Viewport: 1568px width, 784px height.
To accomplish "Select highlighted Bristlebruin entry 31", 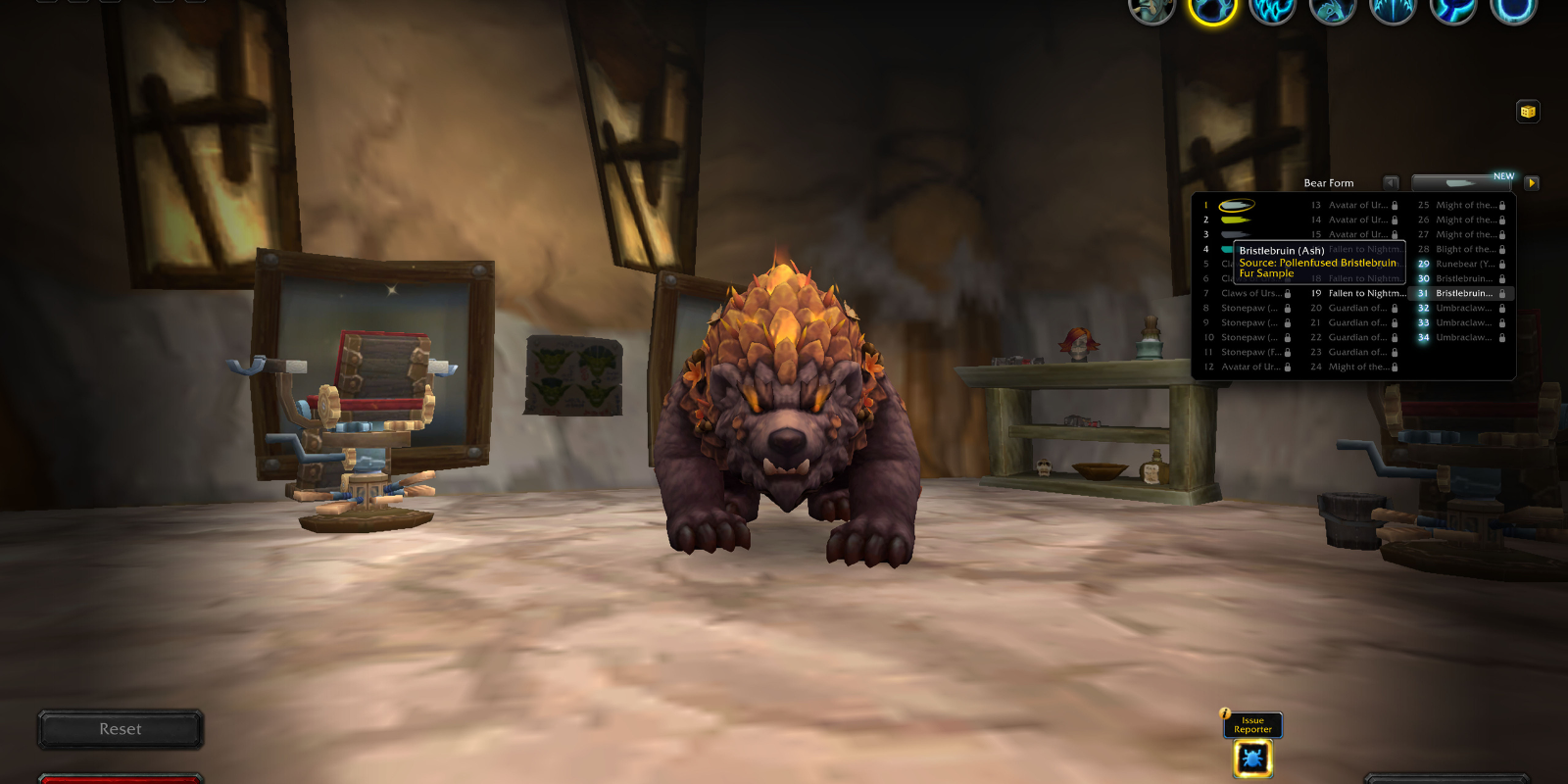I will pyautogui.click(x=1465, y=293).
